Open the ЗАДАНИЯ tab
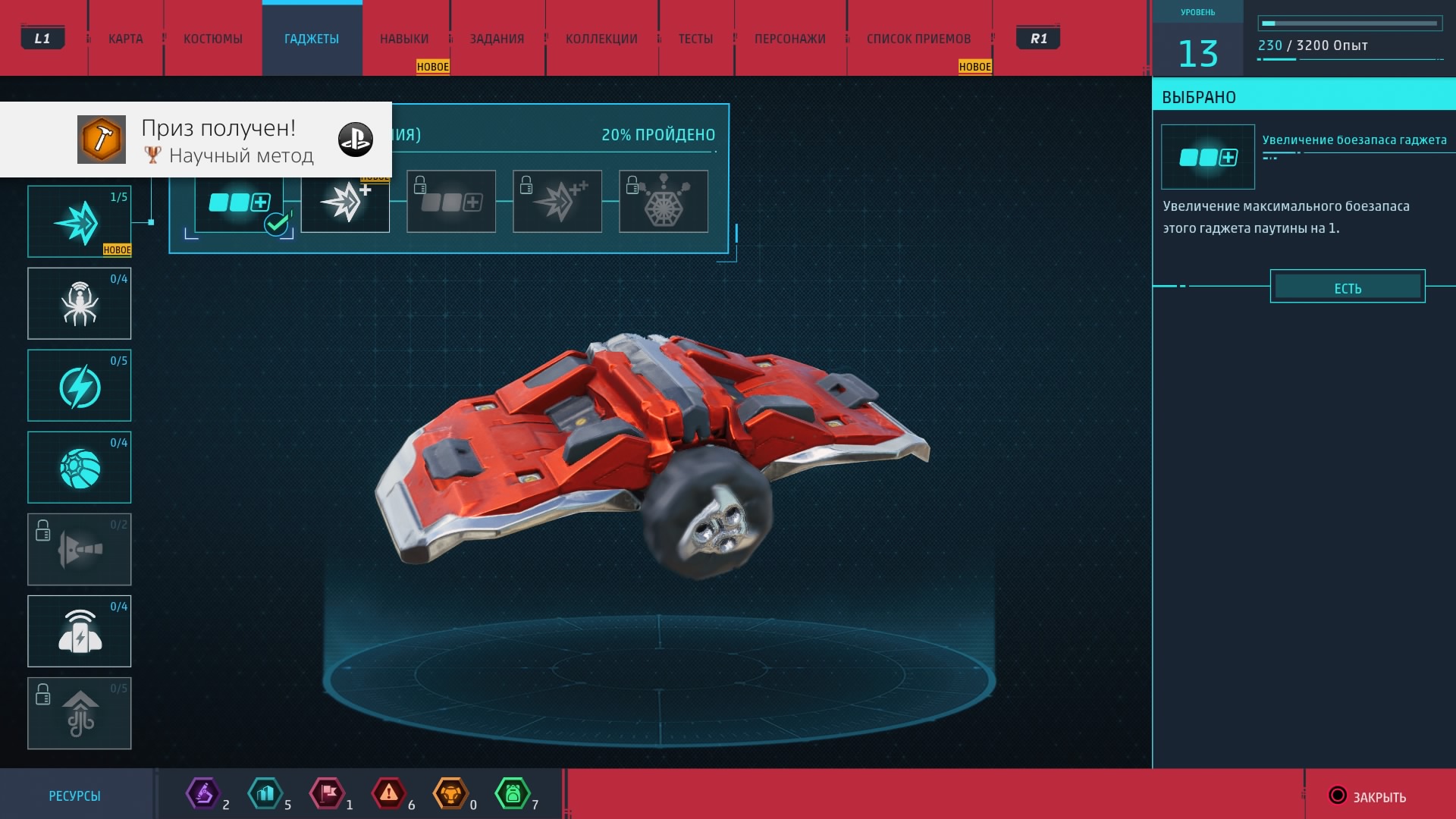The image size is (1456, 819). 497,39
